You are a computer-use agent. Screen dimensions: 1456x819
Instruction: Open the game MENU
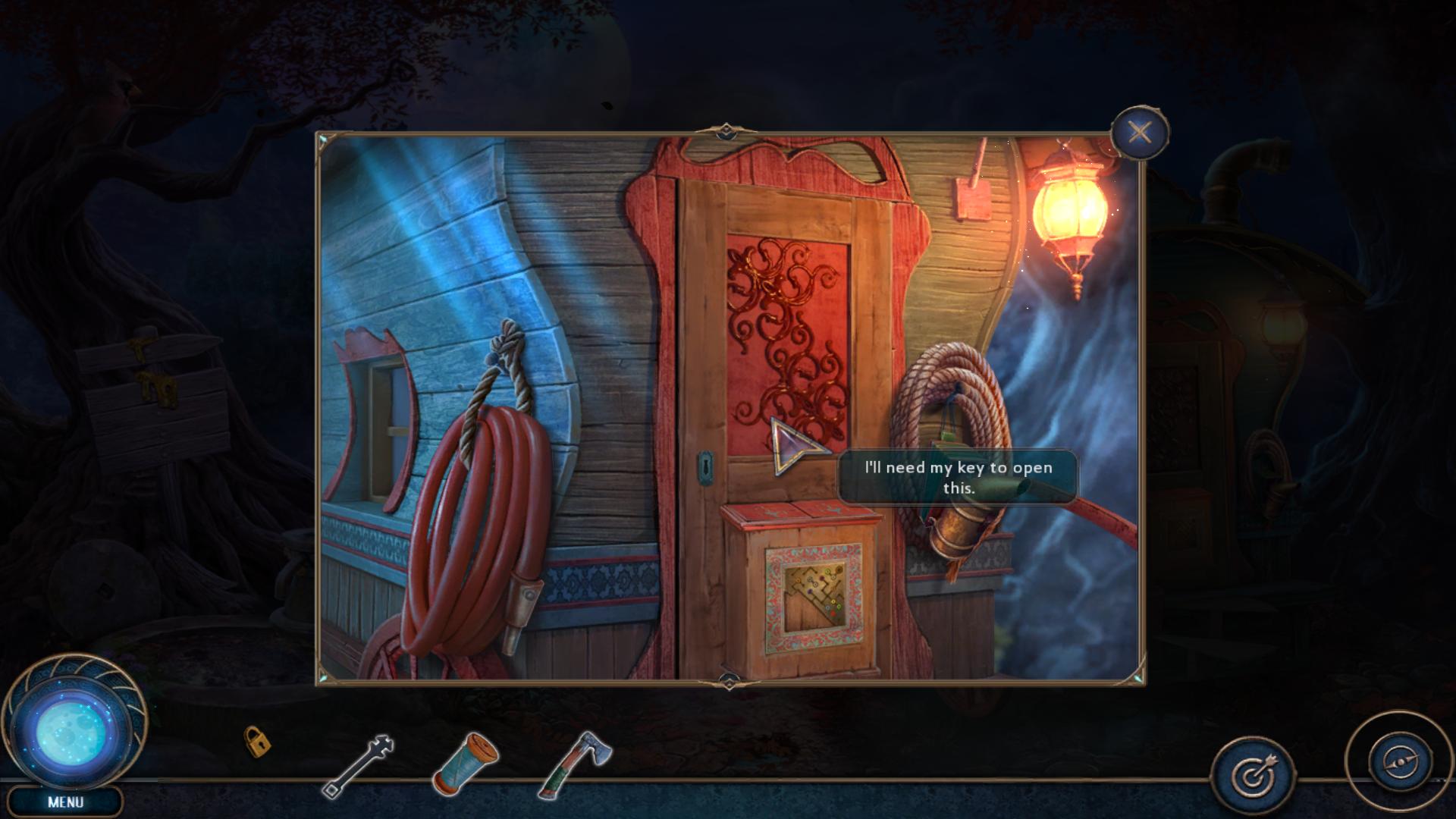(x=65, y=802)
